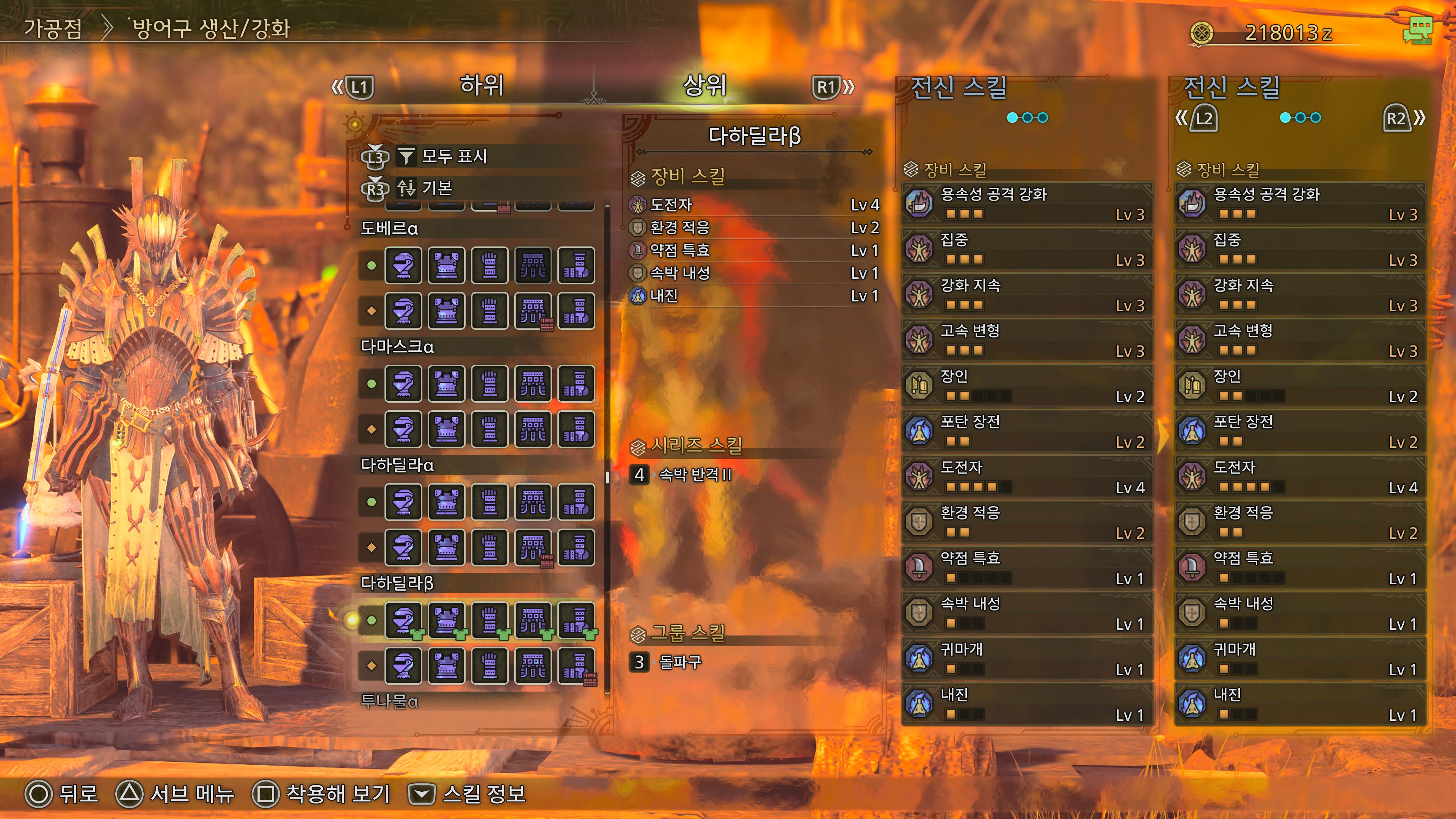This screenshot has width=1456, height=819.
Task: Click 도전자 Lv 4 in the 다하딜라β panel
Action: coord(754,205)
